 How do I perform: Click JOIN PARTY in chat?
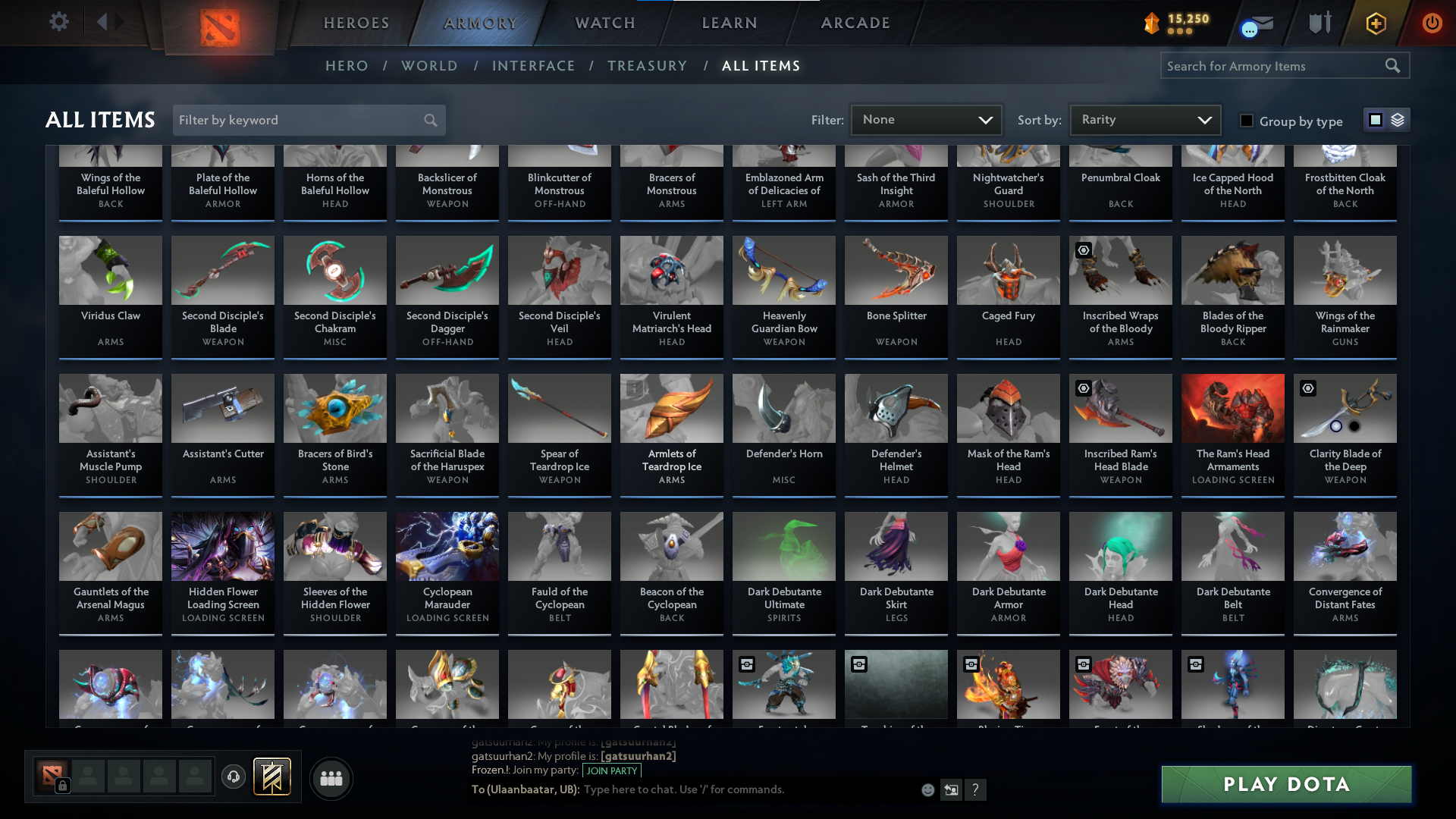coord(611,770)
